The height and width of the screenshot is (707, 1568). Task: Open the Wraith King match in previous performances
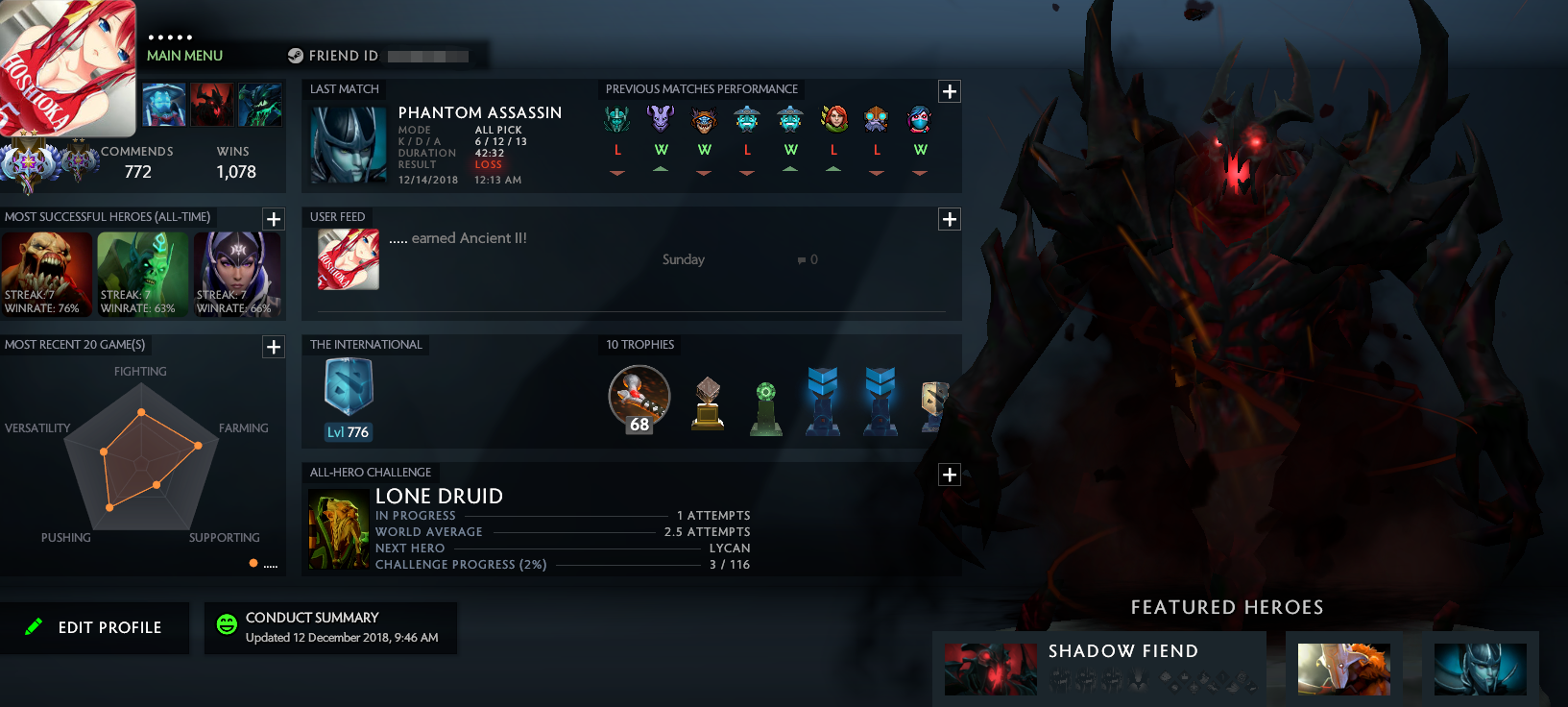(616, 119)
